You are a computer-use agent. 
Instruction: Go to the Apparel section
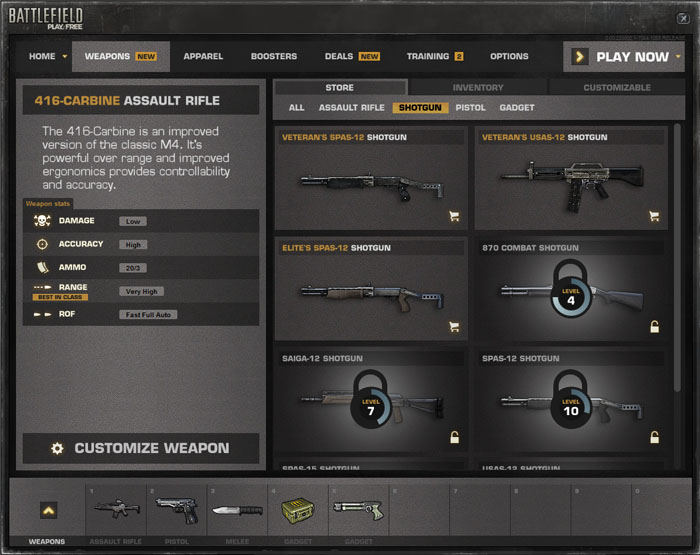click(x=203, y=57)
